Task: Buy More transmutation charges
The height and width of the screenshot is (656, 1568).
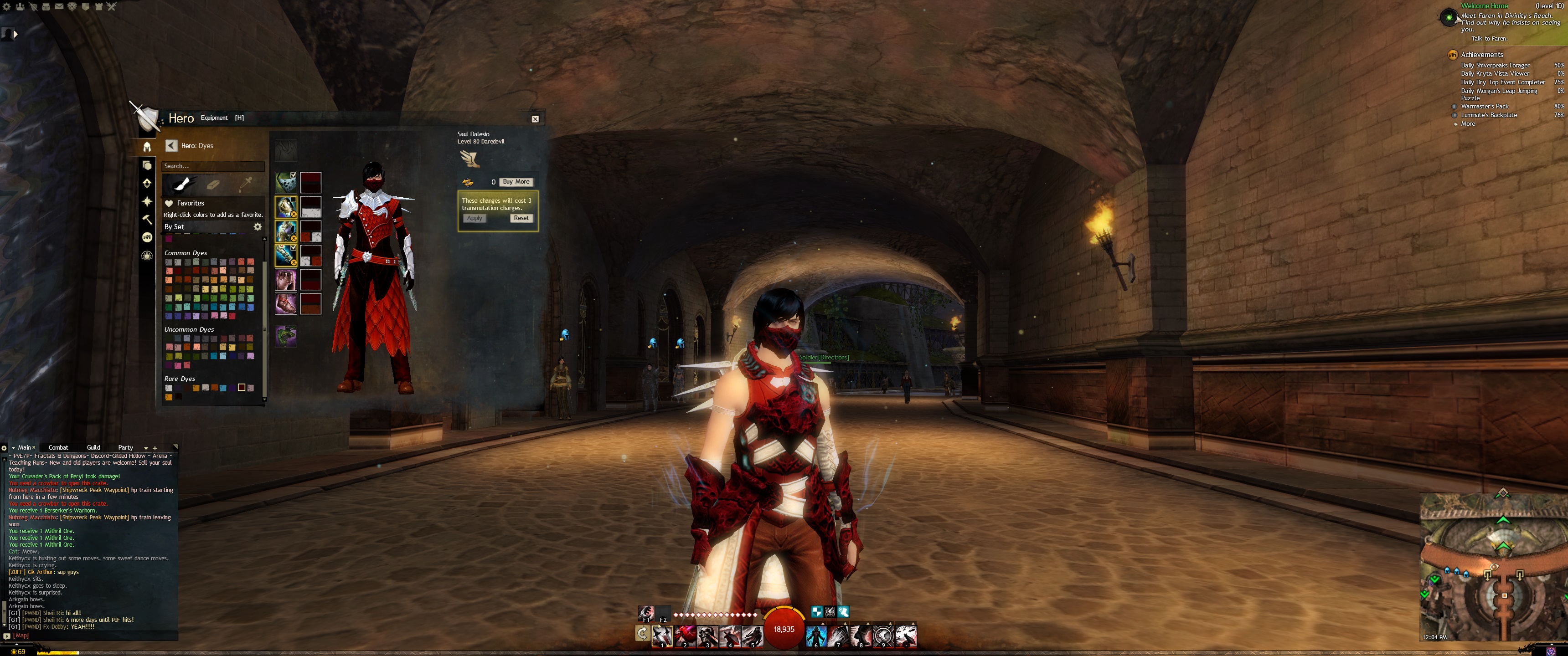Action: coord(516,182)
